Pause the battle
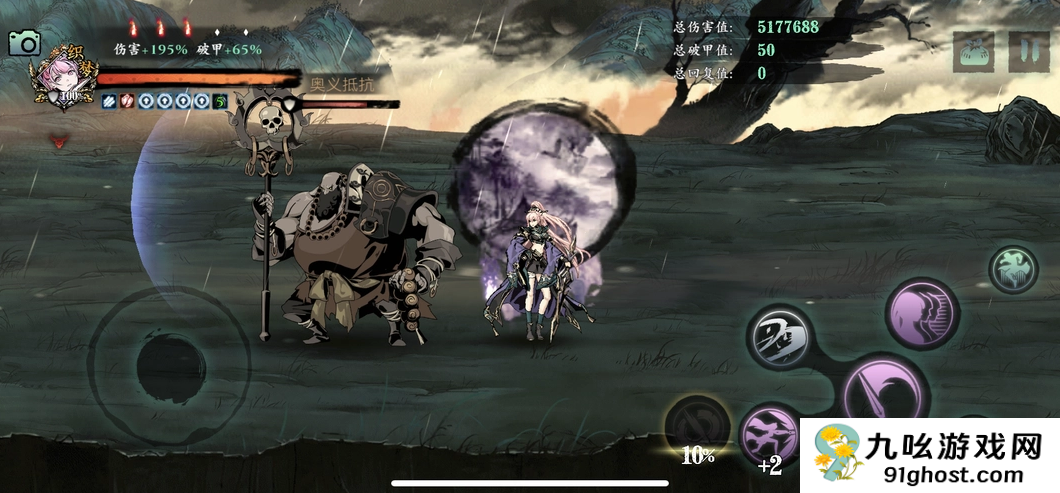This screenshot has height=493, width=1060. coord(1028,52)
